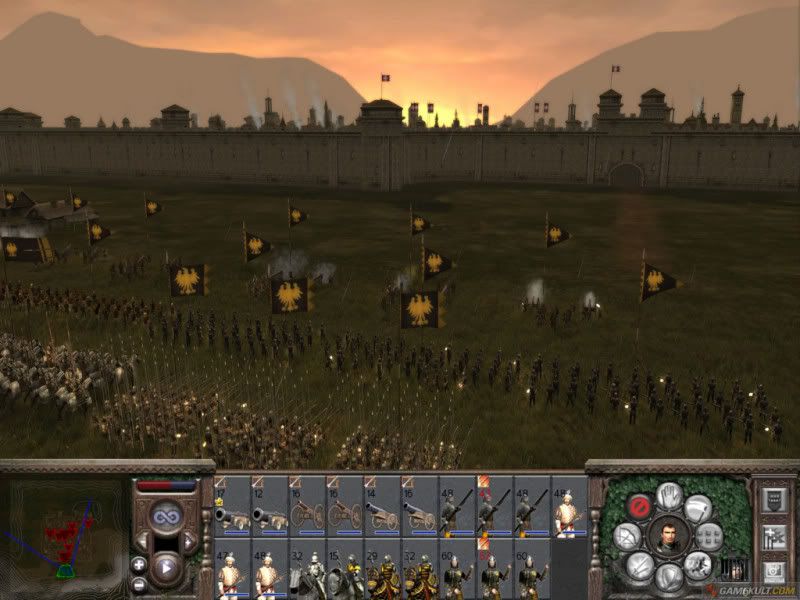Decrease game speed with left arrow
The height and width of the screenshot is (600, 800).
[x=143, y=543]
